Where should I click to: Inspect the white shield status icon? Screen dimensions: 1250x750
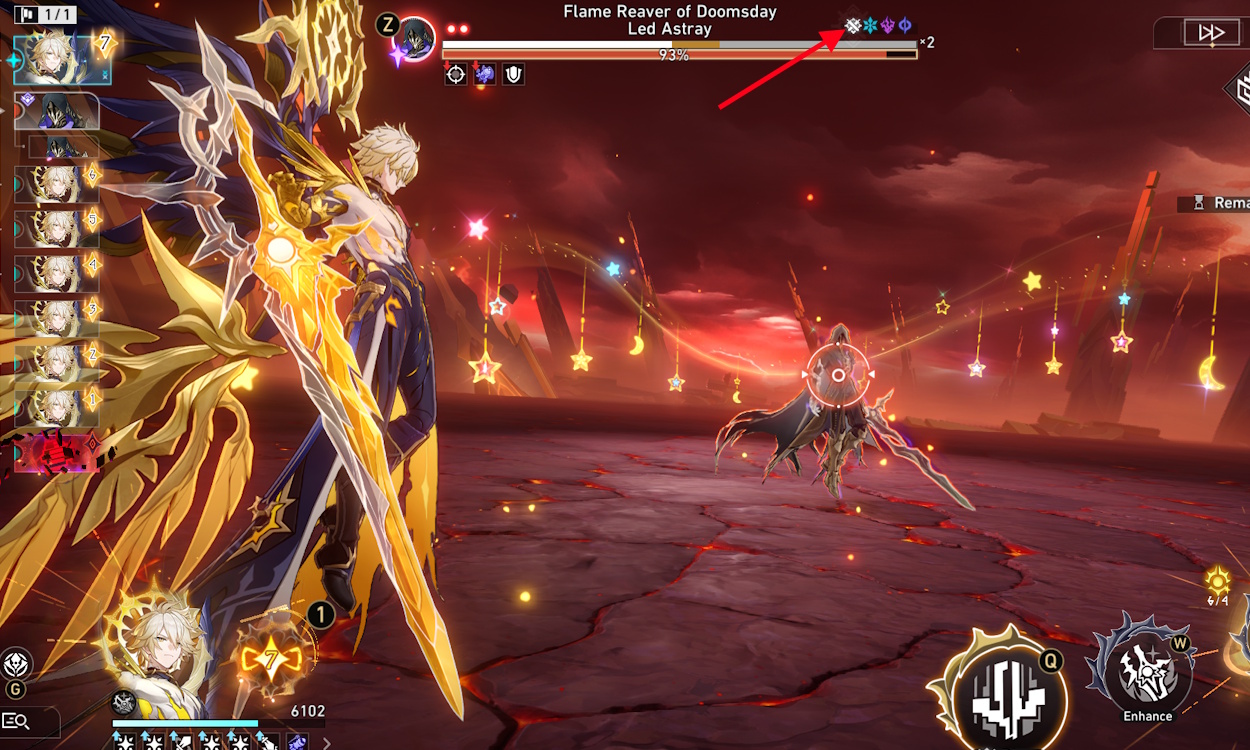point(513,74)
